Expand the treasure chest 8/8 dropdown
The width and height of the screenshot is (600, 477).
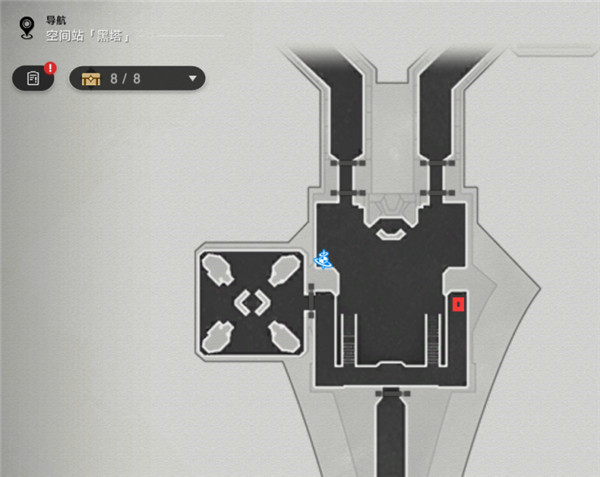[x=191, y=78]
